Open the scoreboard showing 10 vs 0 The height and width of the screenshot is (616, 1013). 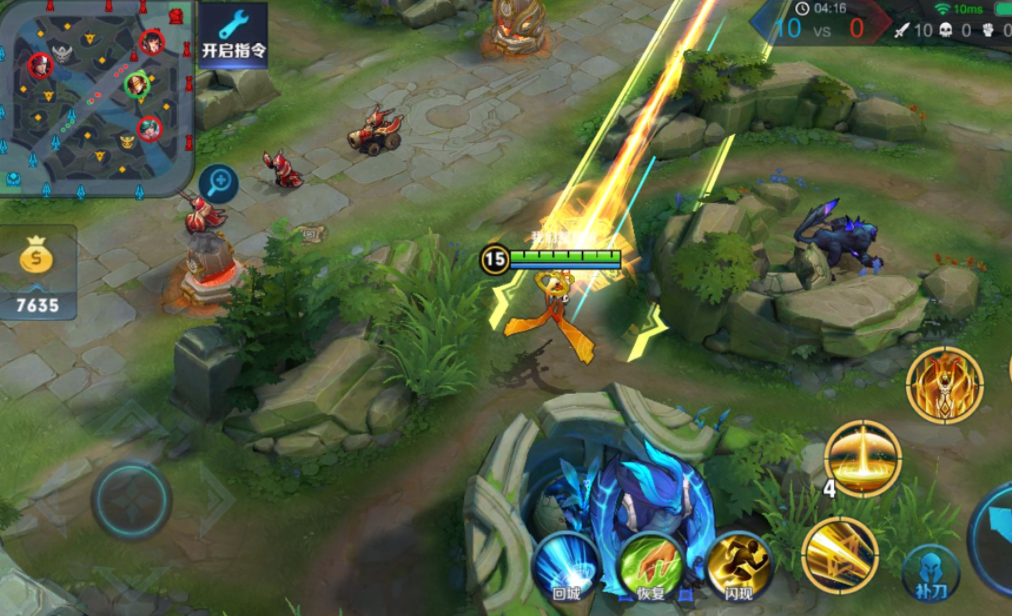(x=819, y=22)
